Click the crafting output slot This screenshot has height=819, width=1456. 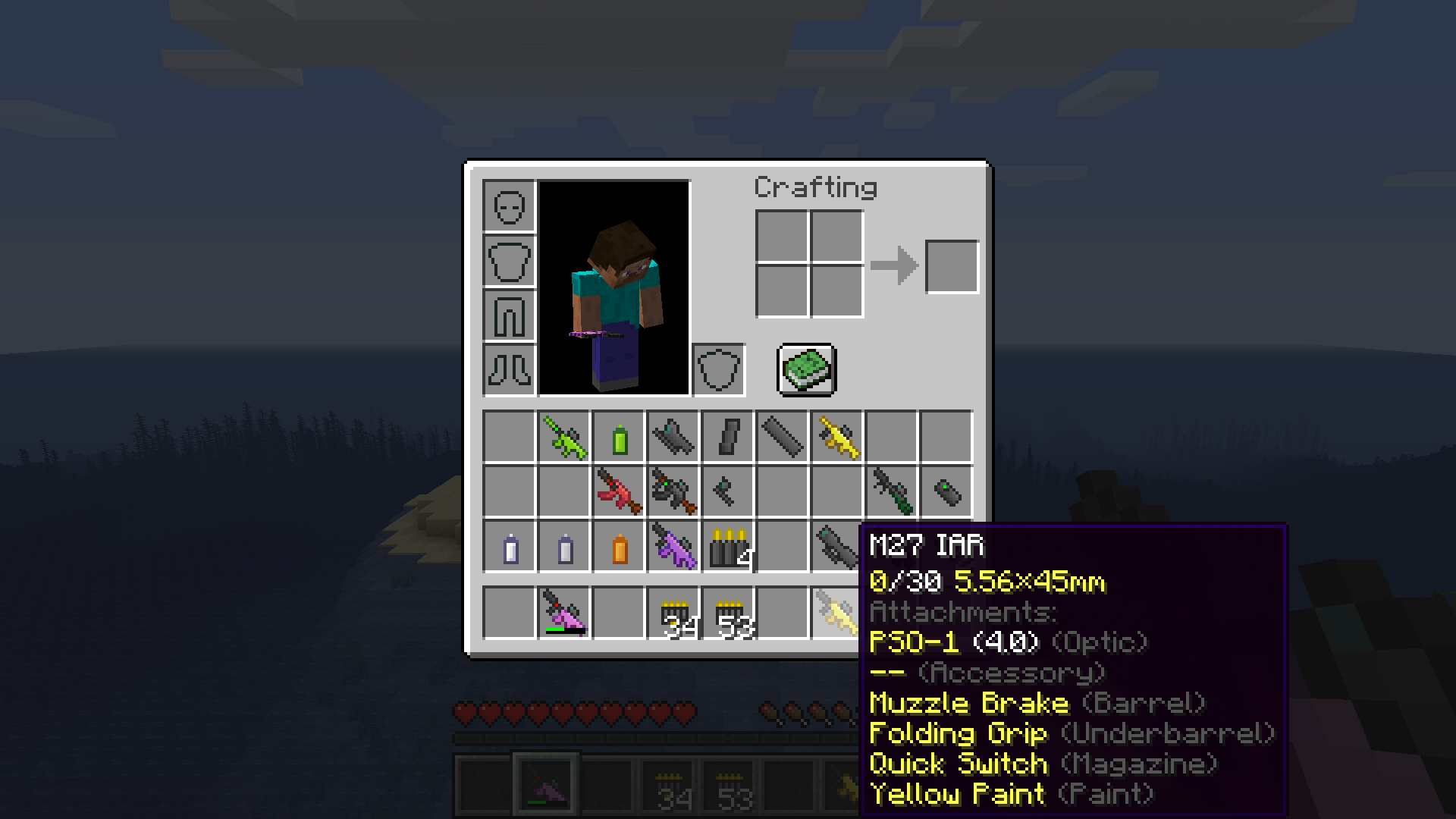point(952,265)
